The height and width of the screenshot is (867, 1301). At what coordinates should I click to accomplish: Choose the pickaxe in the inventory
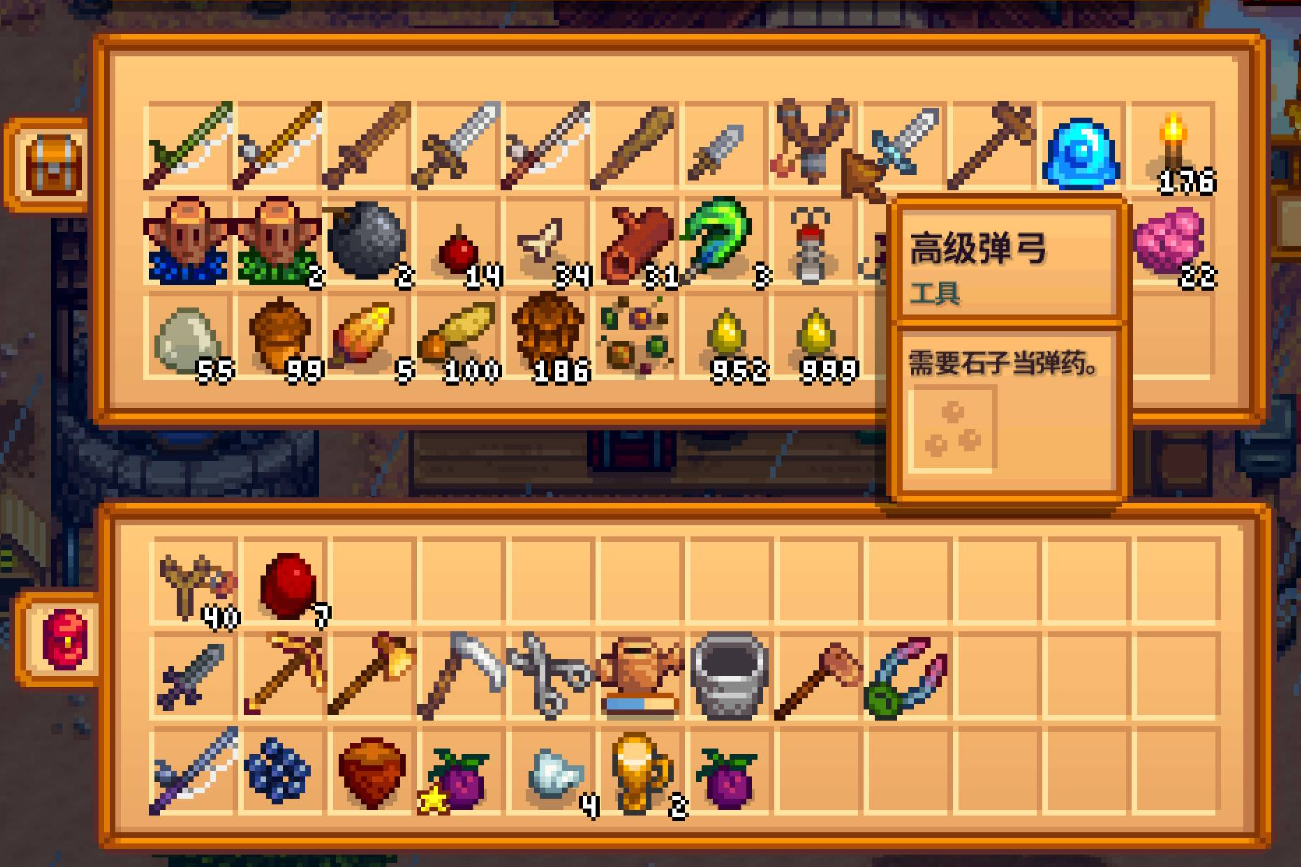284,675
